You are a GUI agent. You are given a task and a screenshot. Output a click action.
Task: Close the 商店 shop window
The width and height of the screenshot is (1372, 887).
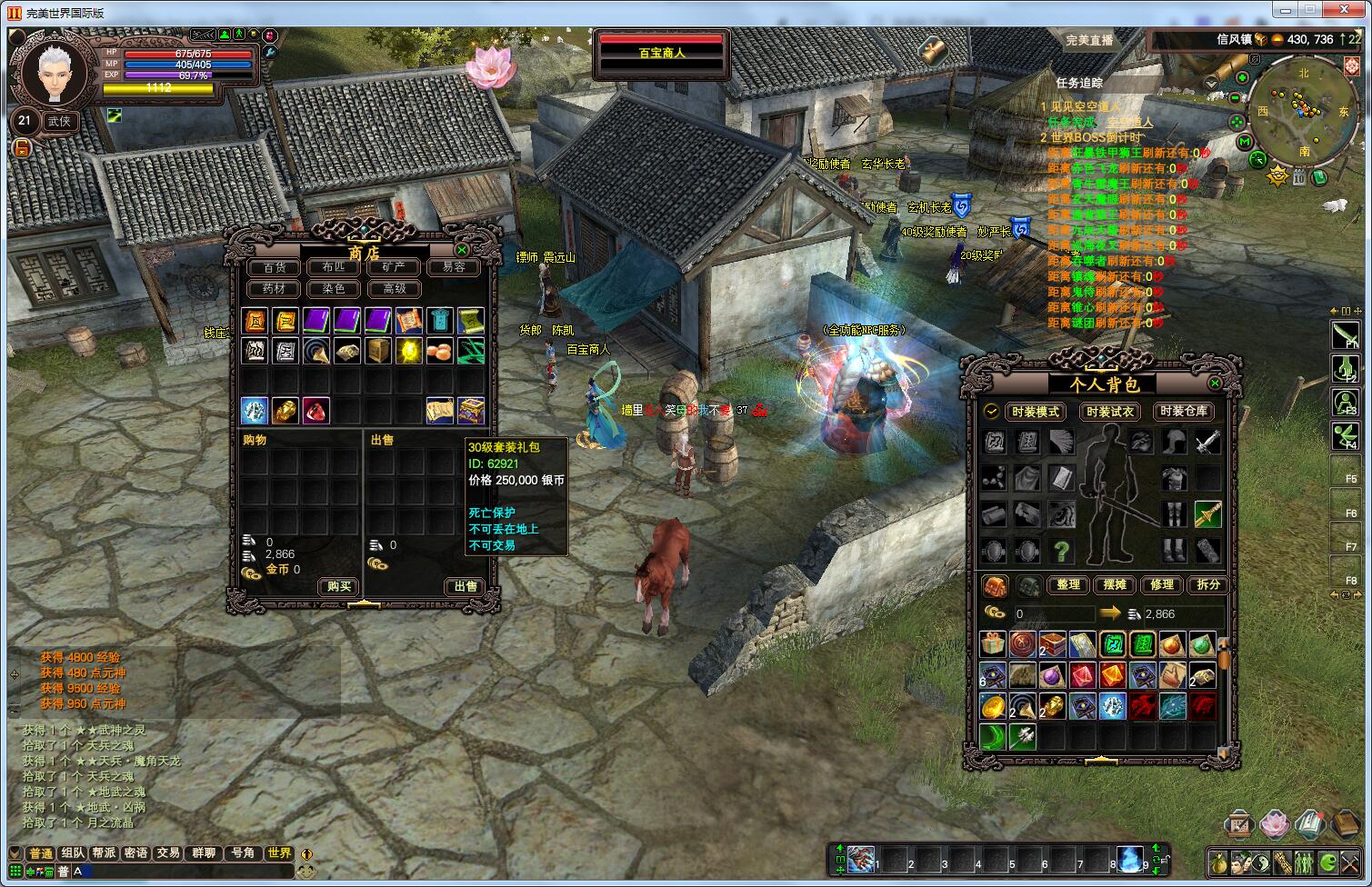point(462,250)
